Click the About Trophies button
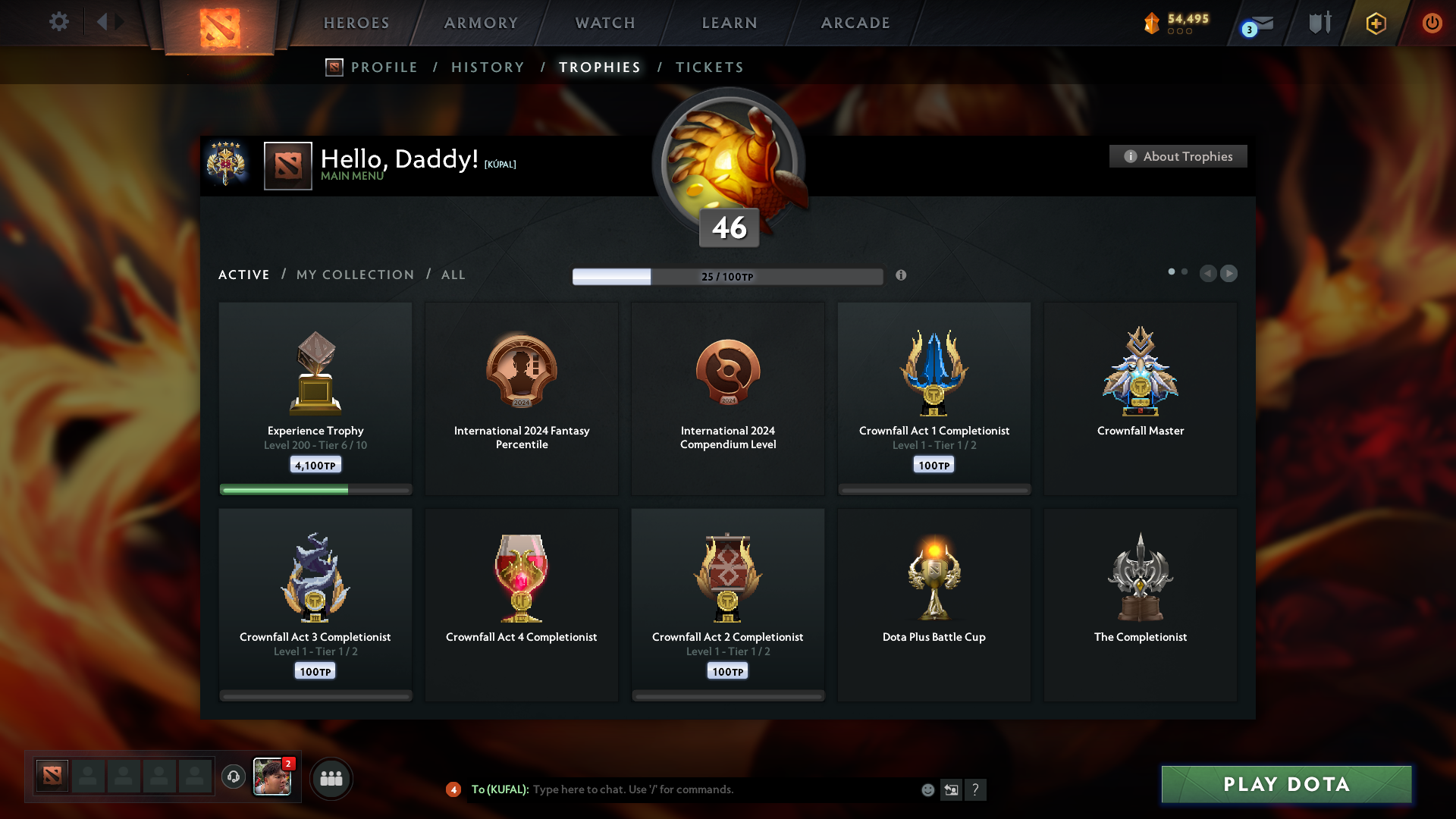 click(1178, 156)
